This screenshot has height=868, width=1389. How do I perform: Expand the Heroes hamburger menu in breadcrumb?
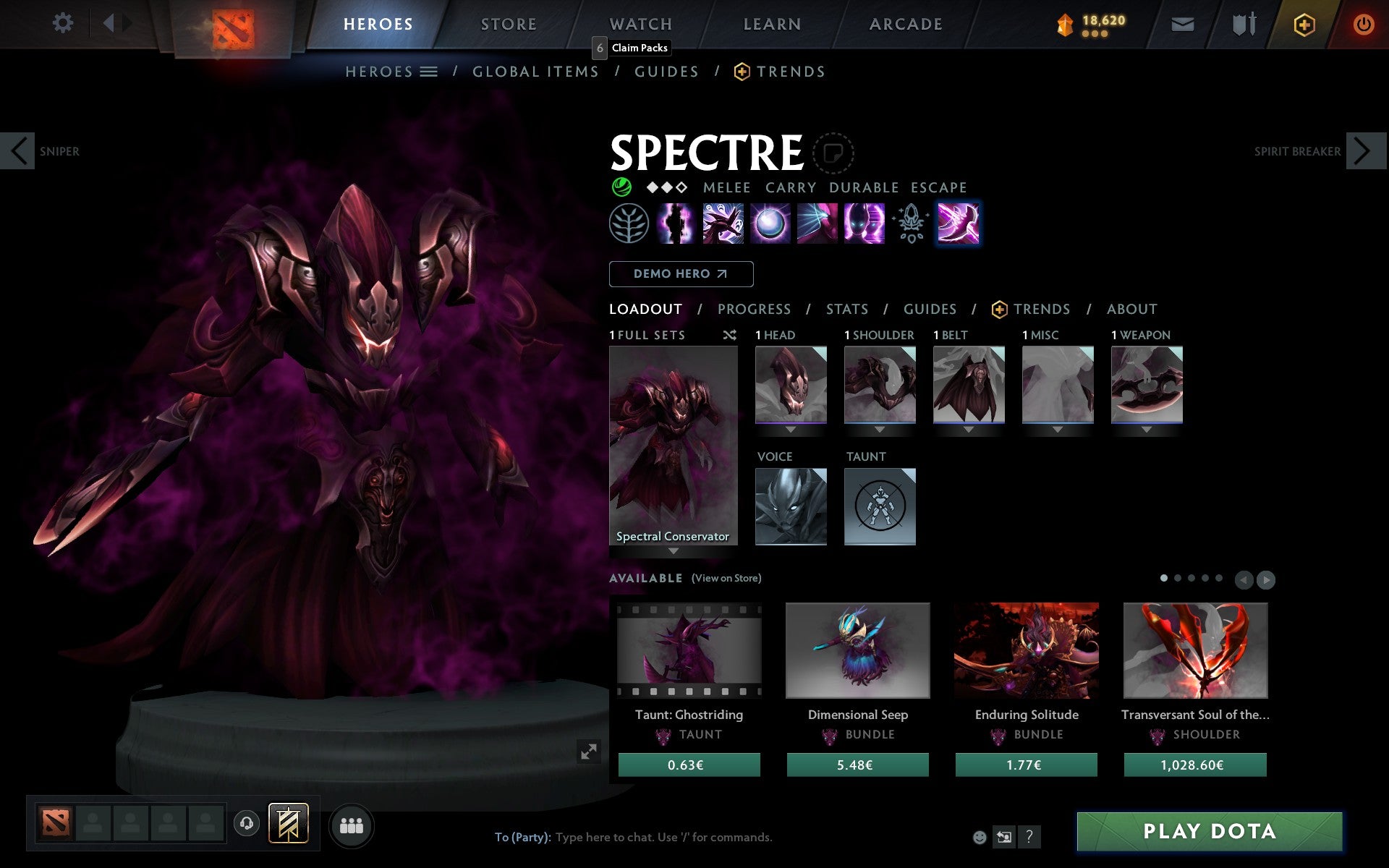coord(429,72)
